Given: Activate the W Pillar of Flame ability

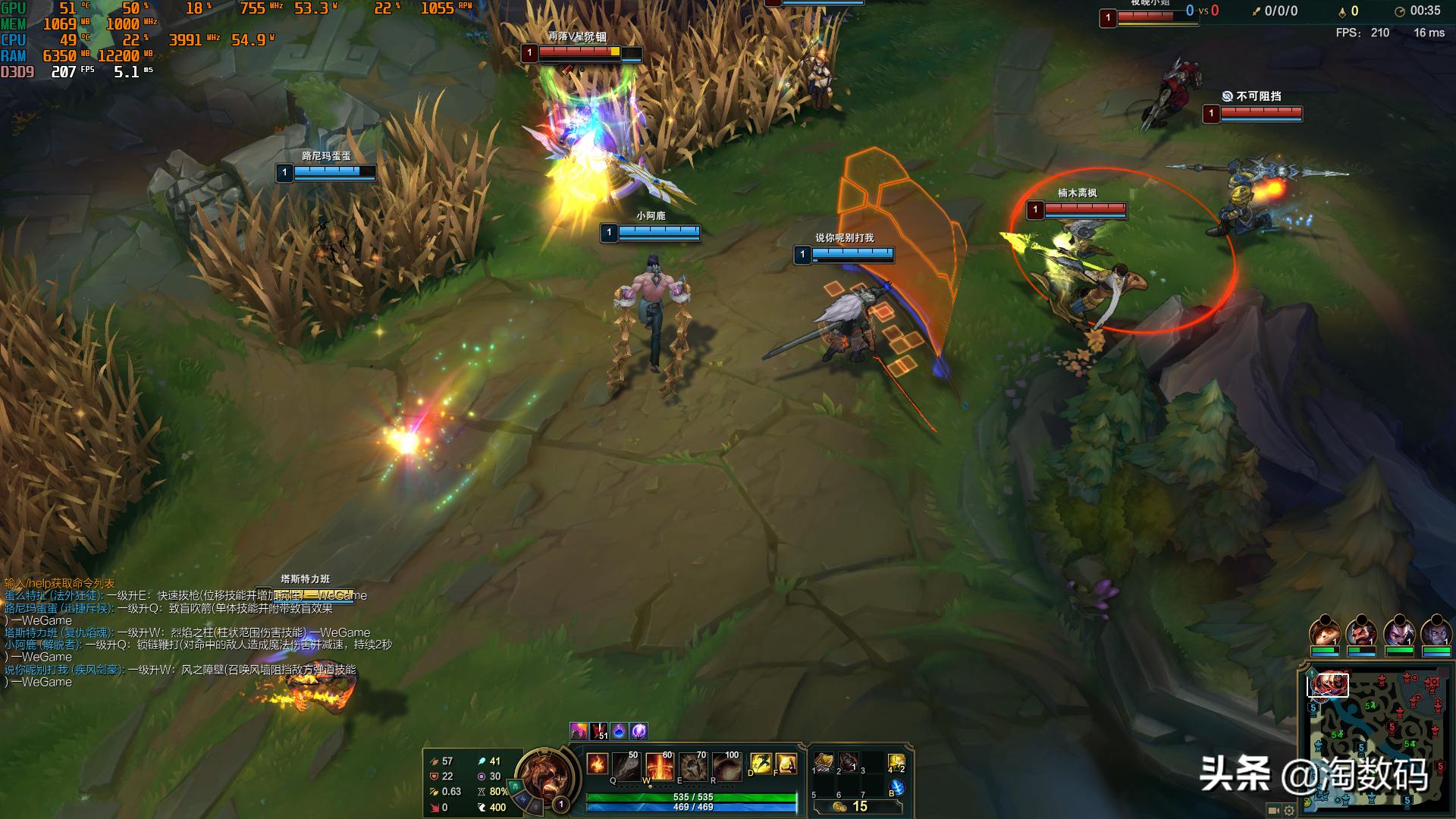Looking at the screenshot, I should pyautogui.click(x=659, y=767).
